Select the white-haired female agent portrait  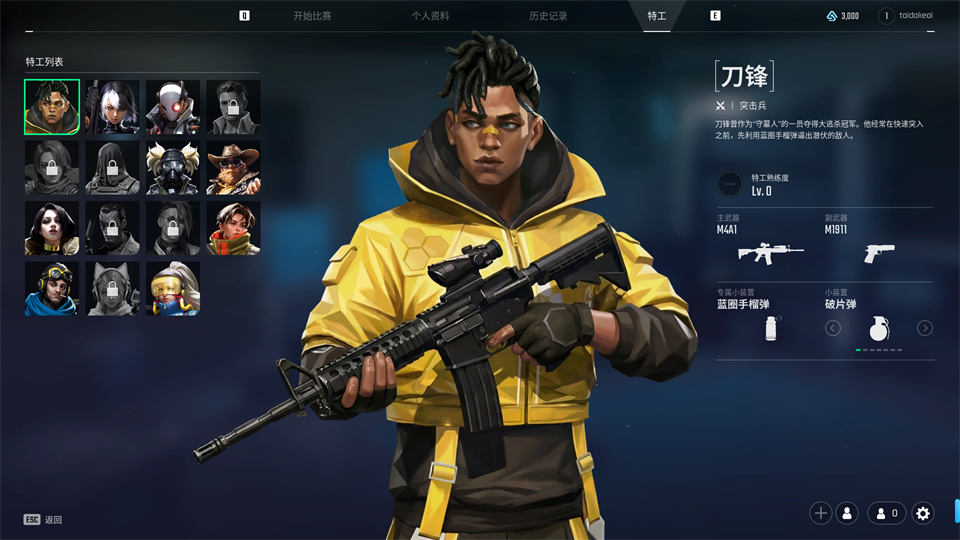[112, 107]
